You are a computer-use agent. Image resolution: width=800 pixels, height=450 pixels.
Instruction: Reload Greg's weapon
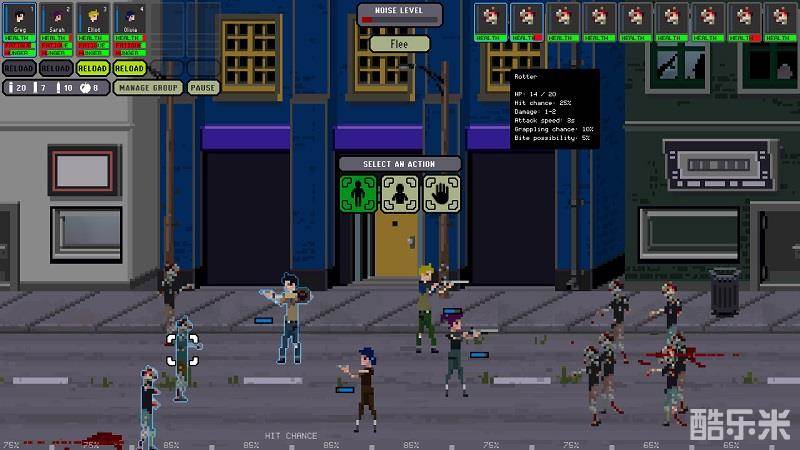tap(19, 68)
